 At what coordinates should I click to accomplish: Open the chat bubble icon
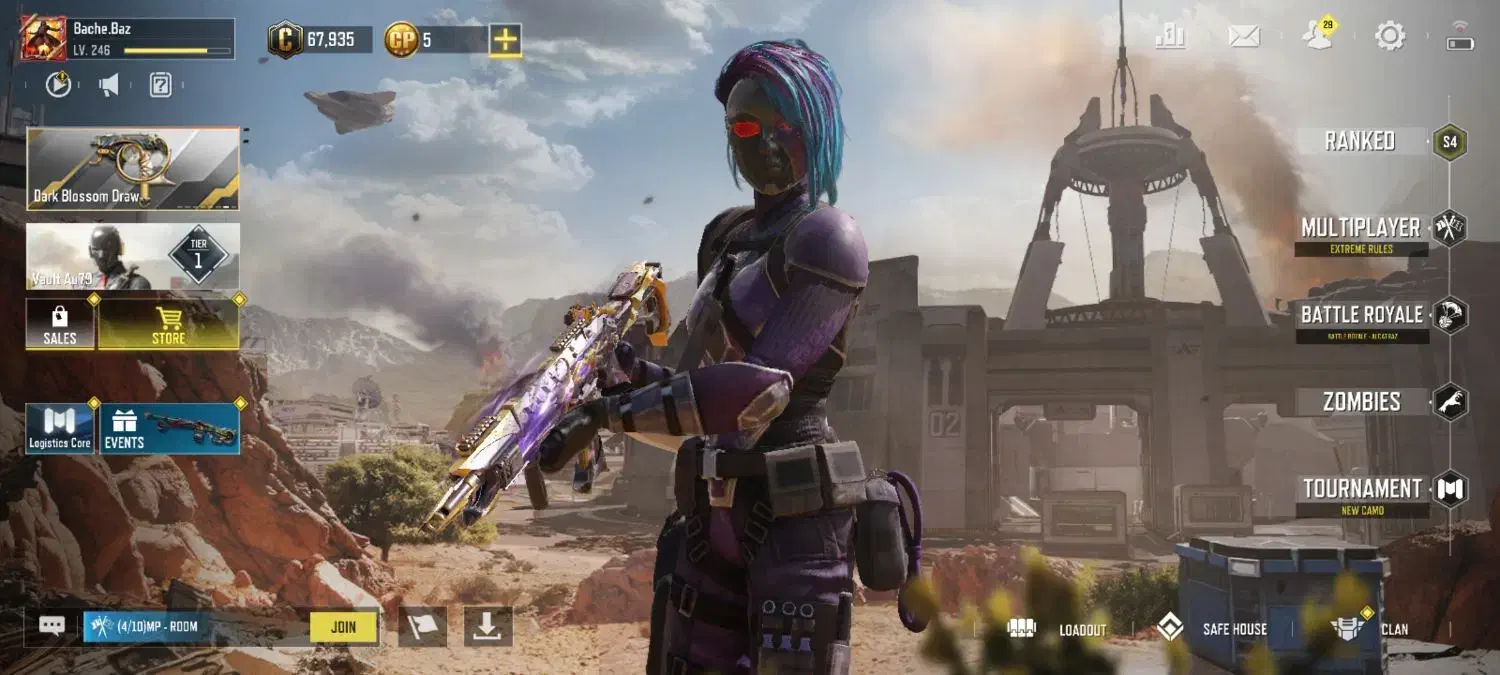click(52, 626)
